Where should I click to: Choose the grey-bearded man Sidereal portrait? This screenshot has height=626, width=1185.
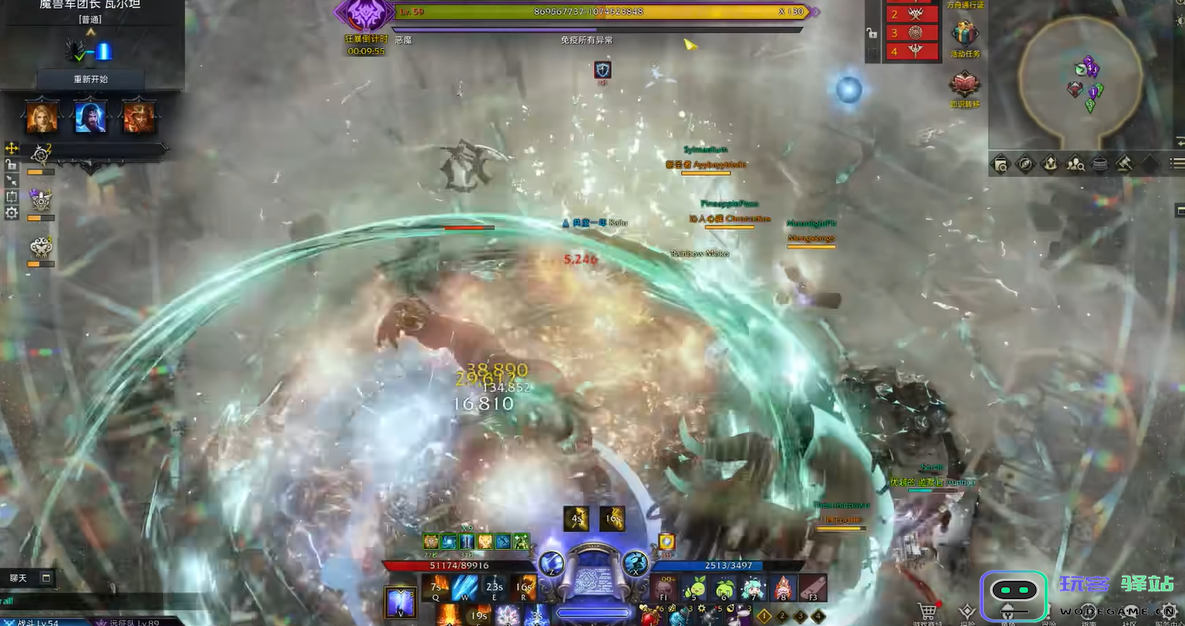tap(90, 117)
